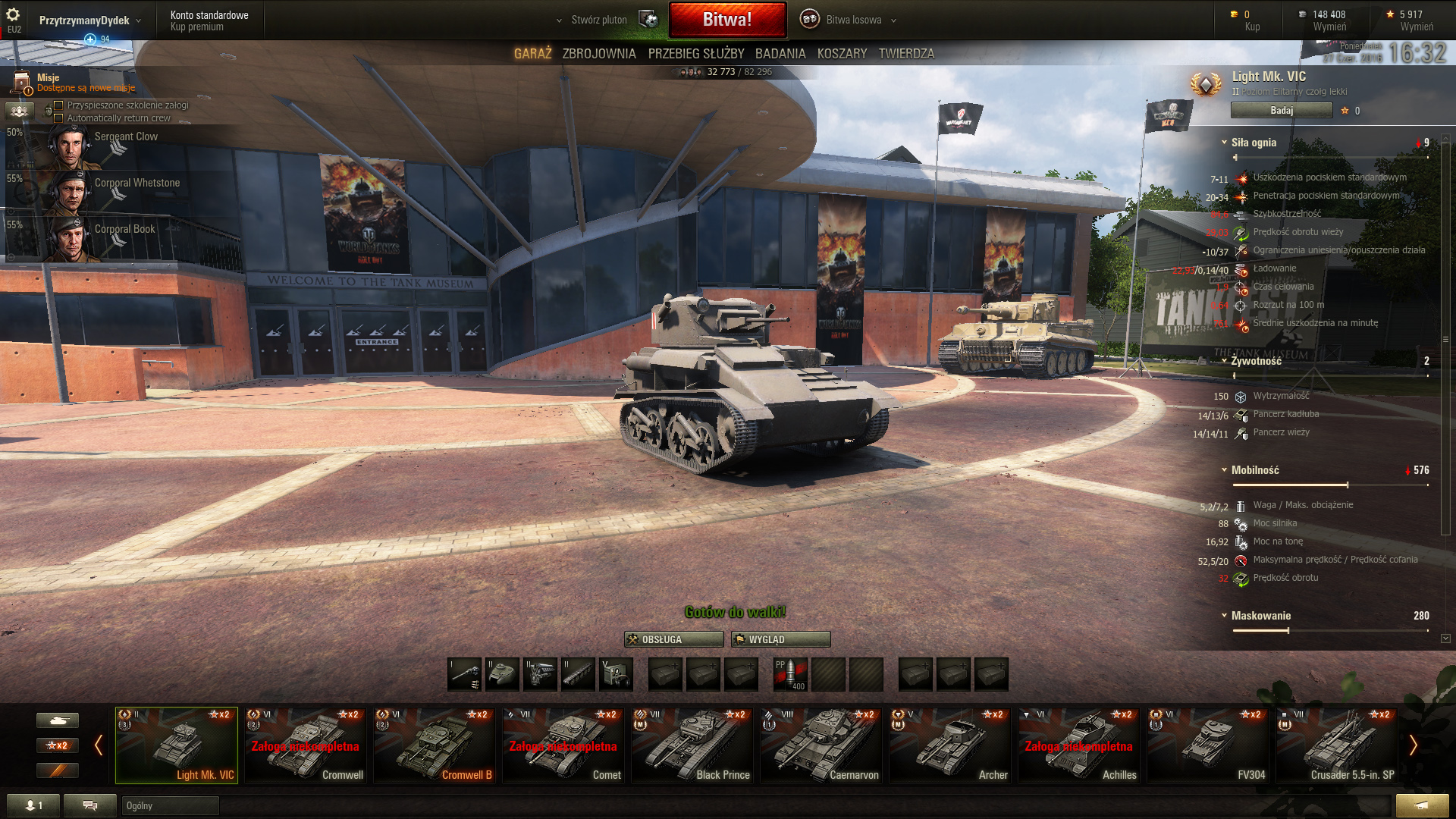The width and height of the screenshot is (1456, 819).
Task: Toggle Przyspieszone szkolenie załogi checkbox
Action: [58, 105]
